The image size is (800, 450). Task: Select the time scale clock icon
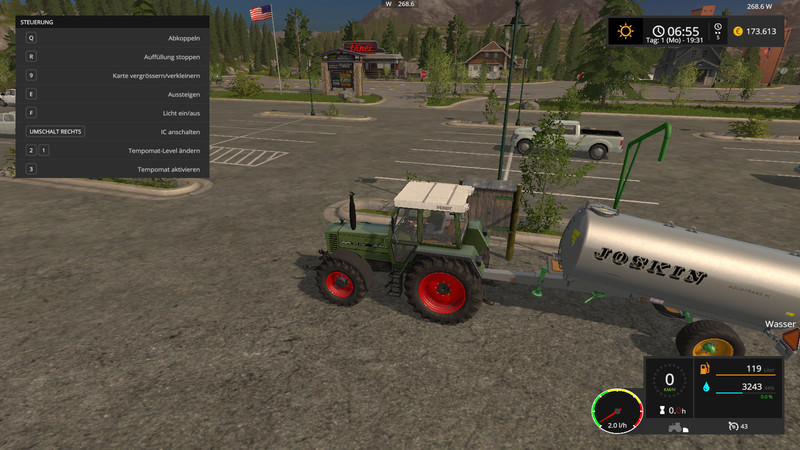click(717, 28)
